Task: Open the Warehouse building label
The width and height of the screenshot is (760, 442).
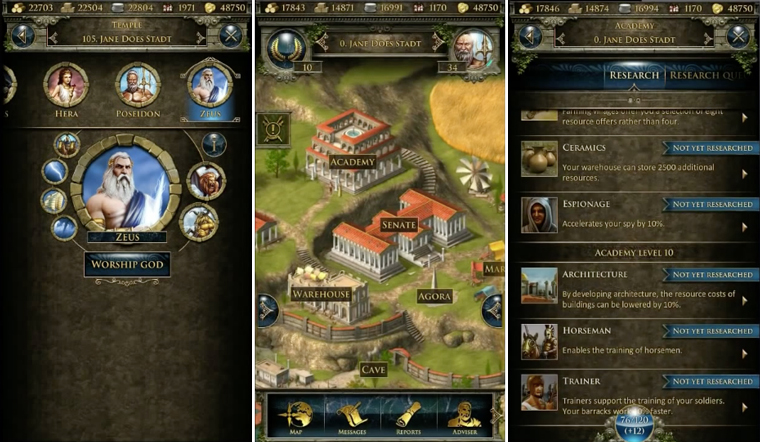Action: point(321,294)
